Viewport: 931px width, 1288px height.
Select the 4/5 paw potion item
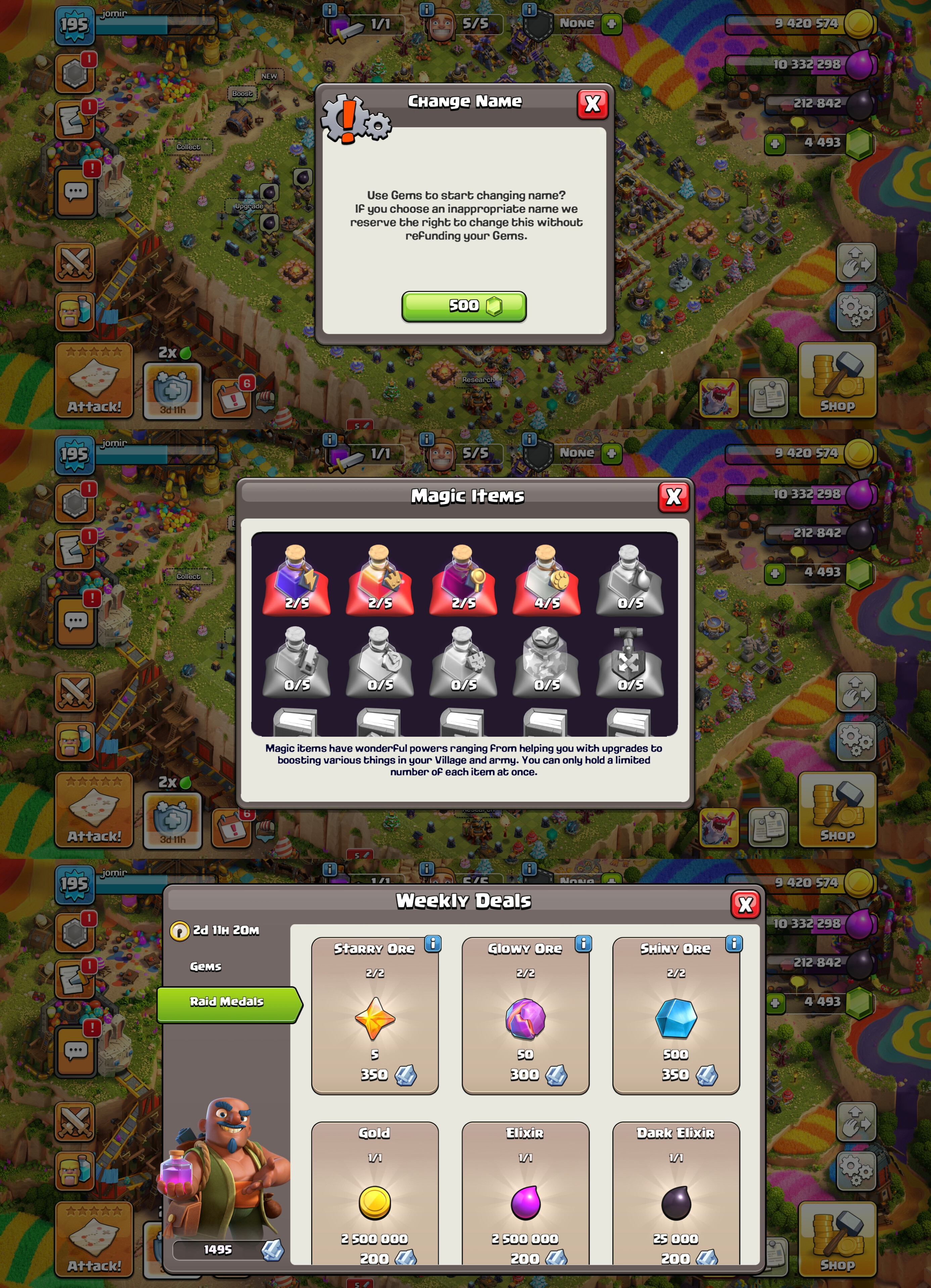pos(547,580)
